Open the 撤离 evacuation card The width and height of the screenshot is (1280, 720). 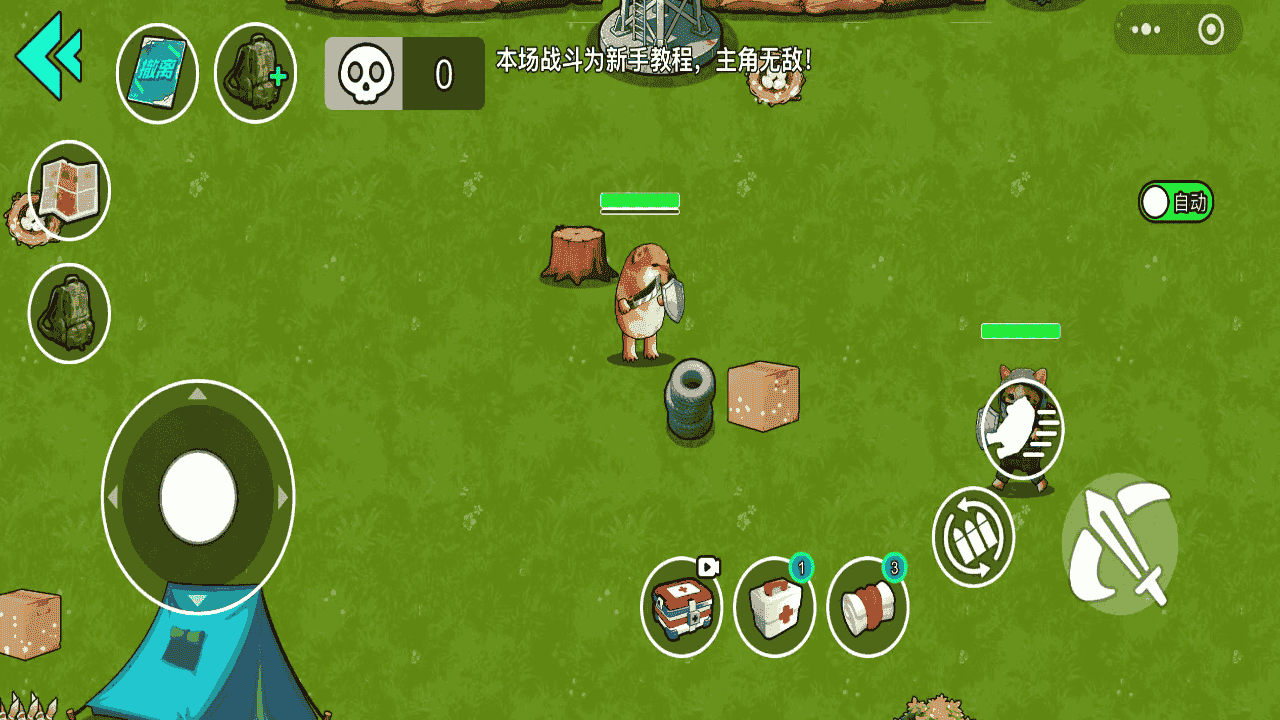[157, 73]
